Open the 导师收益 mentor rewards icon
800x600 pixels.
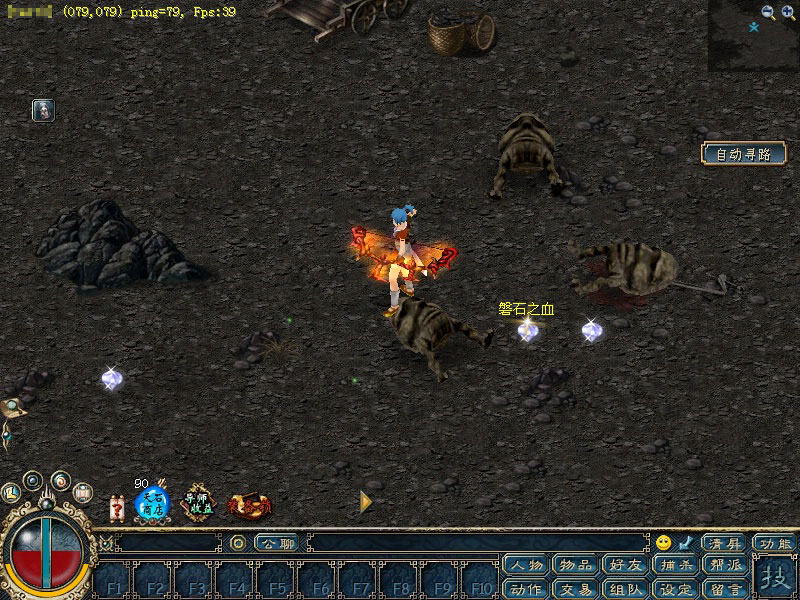click(x=198, y=503)
